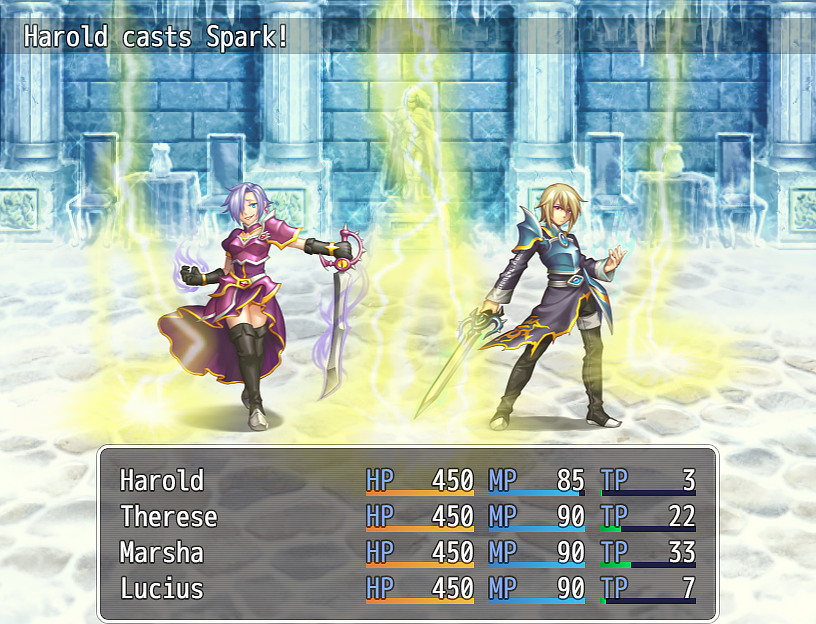Select Harold in the party status list
This screenshot has height=624, width=816.
coord(162,481)
